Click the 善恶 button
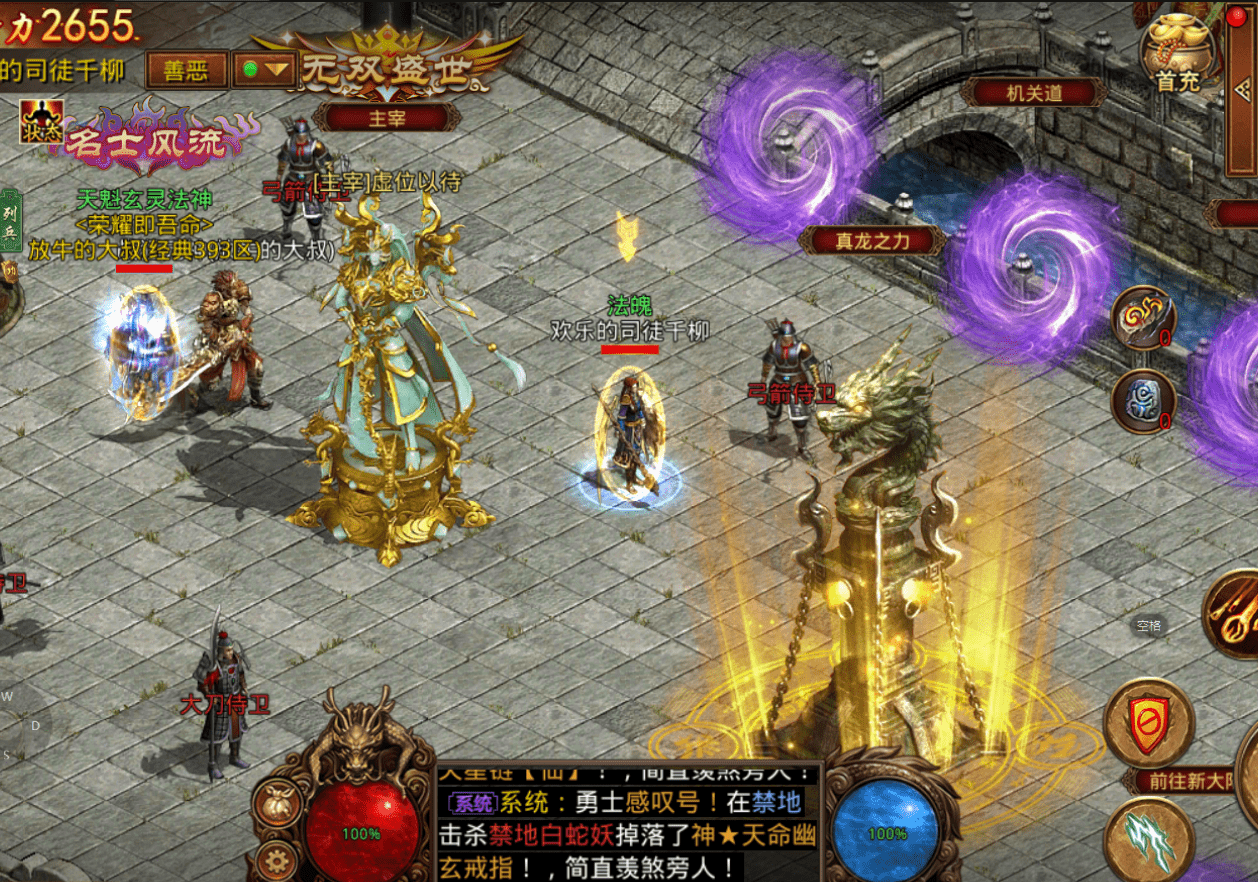Viewport: 1258px width, 883px height. (x=185, y=70)
